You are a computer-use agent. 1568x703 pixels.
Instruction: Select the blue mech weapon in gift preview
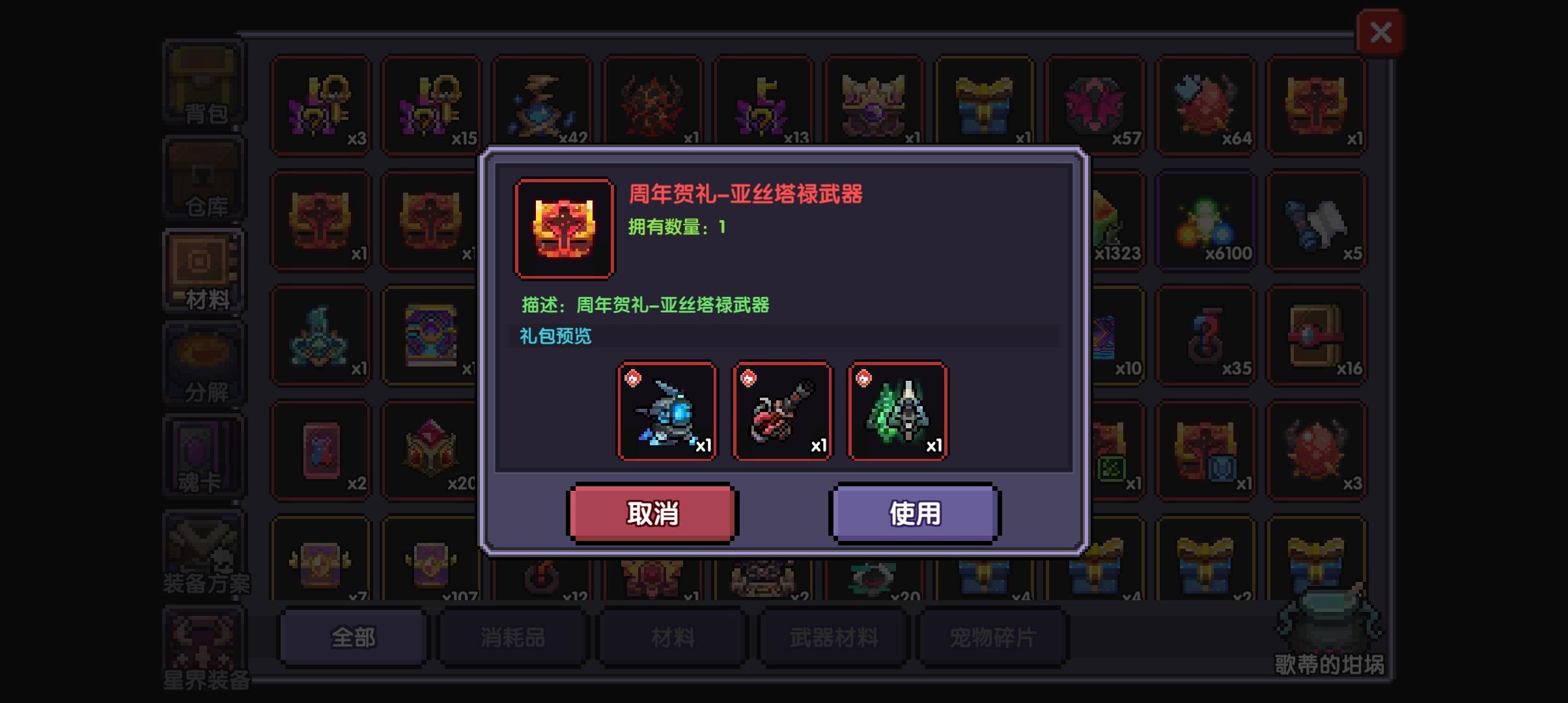coord(667,411)
